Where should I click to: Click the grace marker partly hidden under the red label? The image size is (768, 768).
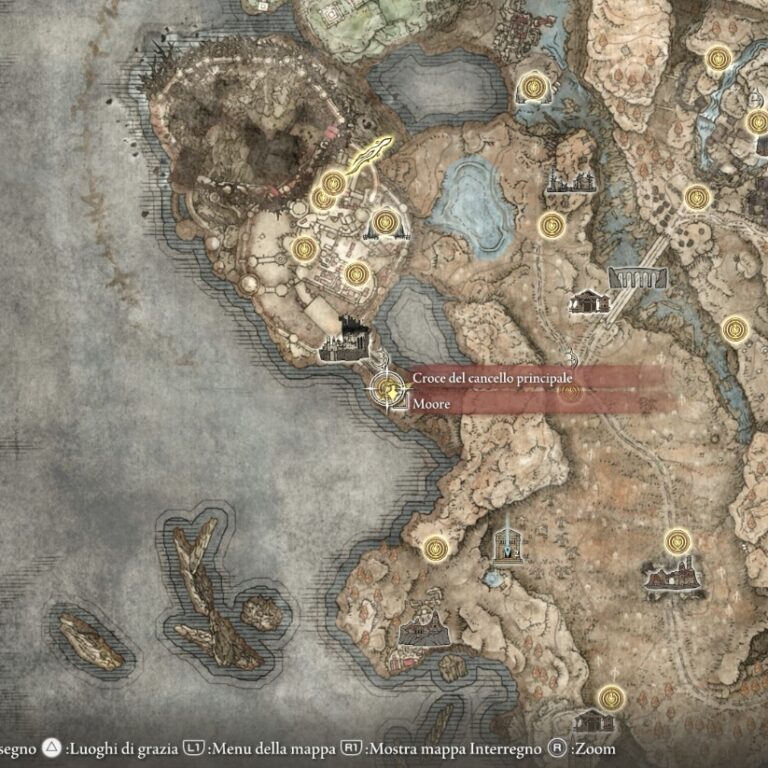[x=571, y=389]
